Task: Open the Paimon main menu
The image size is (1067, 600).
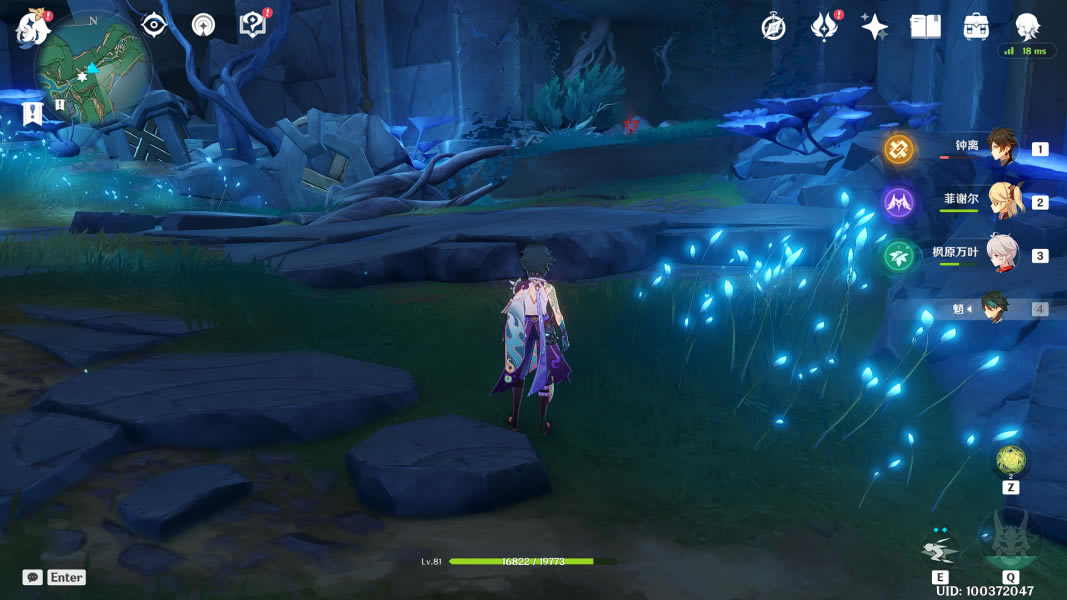Action: (33, 27)
